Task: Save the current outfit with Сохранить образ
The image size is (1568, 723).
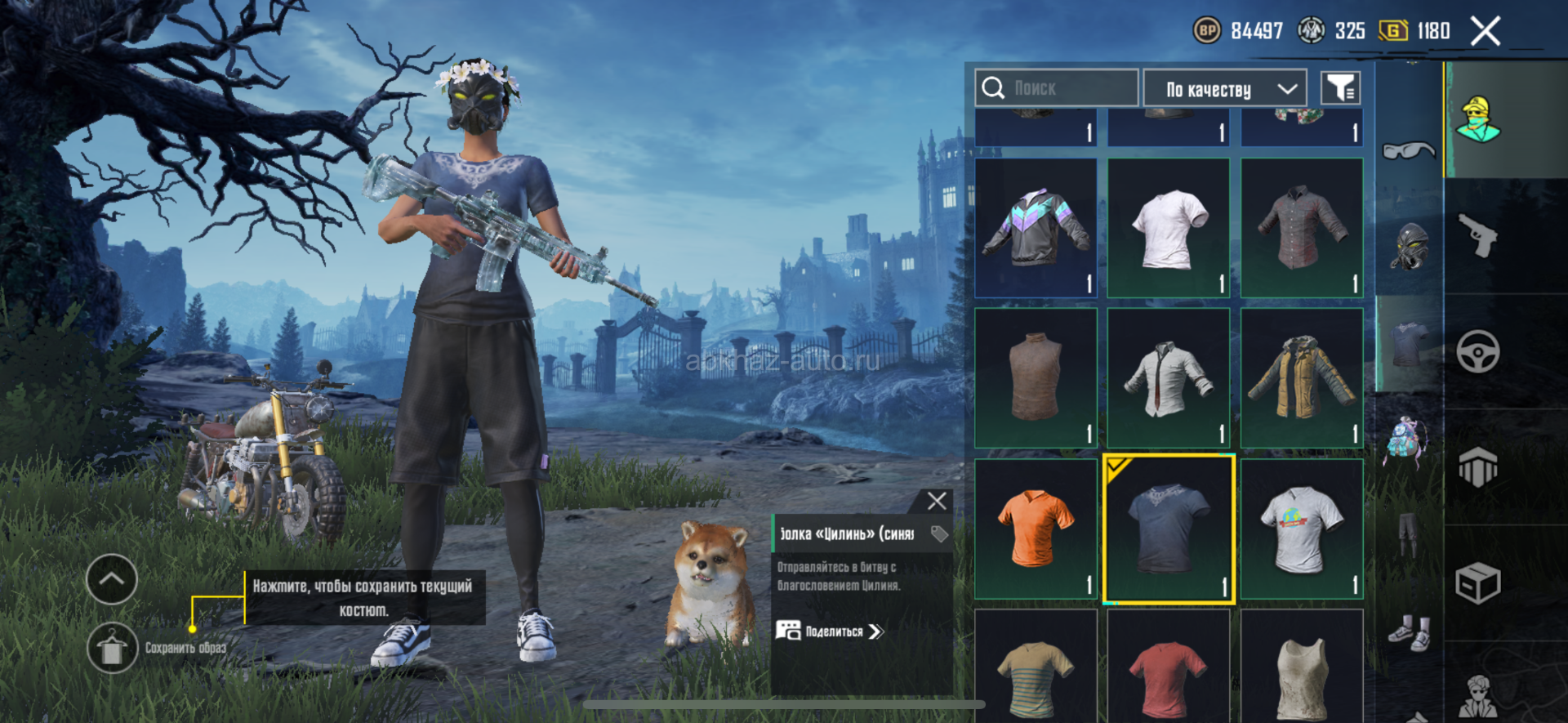Action: point(112,649)
